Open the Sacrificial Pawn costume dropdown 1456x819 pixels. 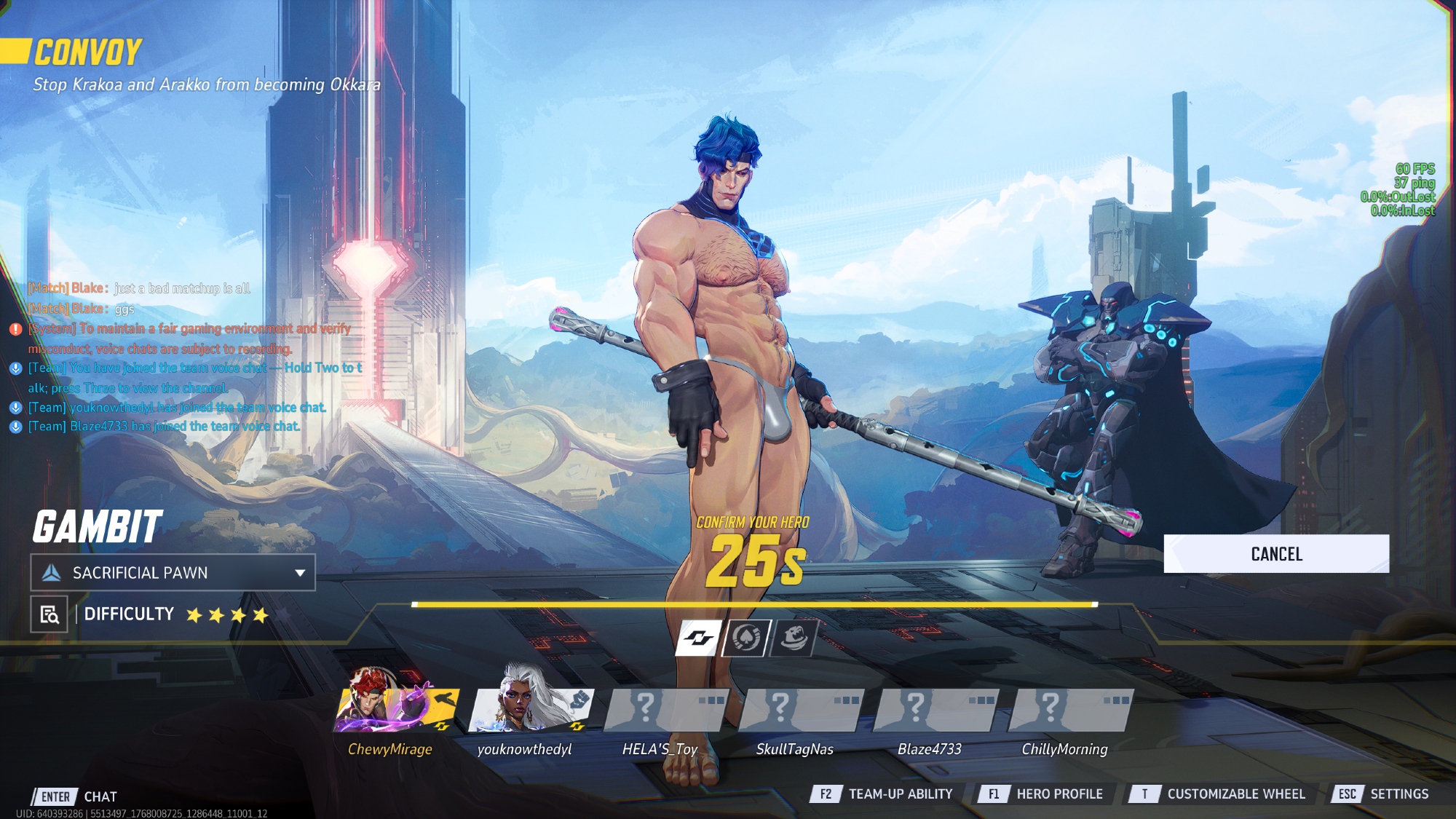[x=173, y=573]
